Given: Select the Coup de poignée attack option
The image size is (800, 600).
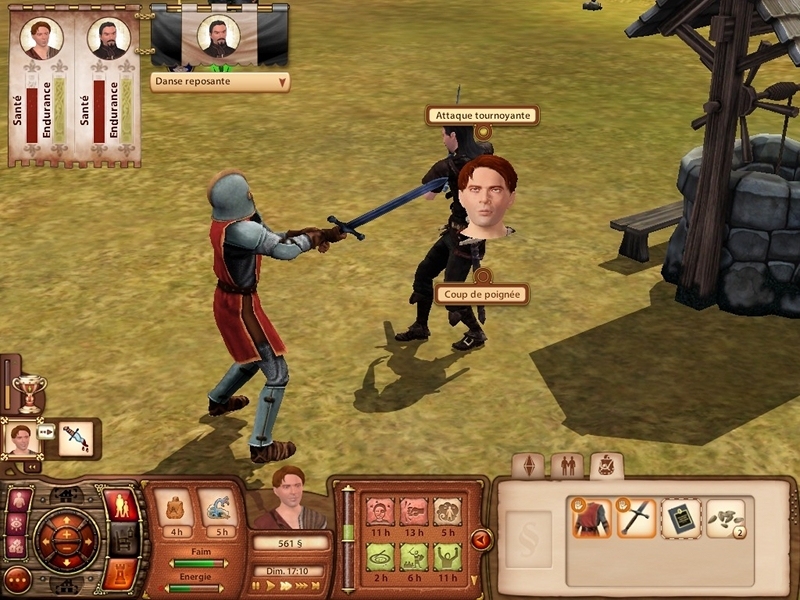Looking at the screenshot, I should point(481,294).
